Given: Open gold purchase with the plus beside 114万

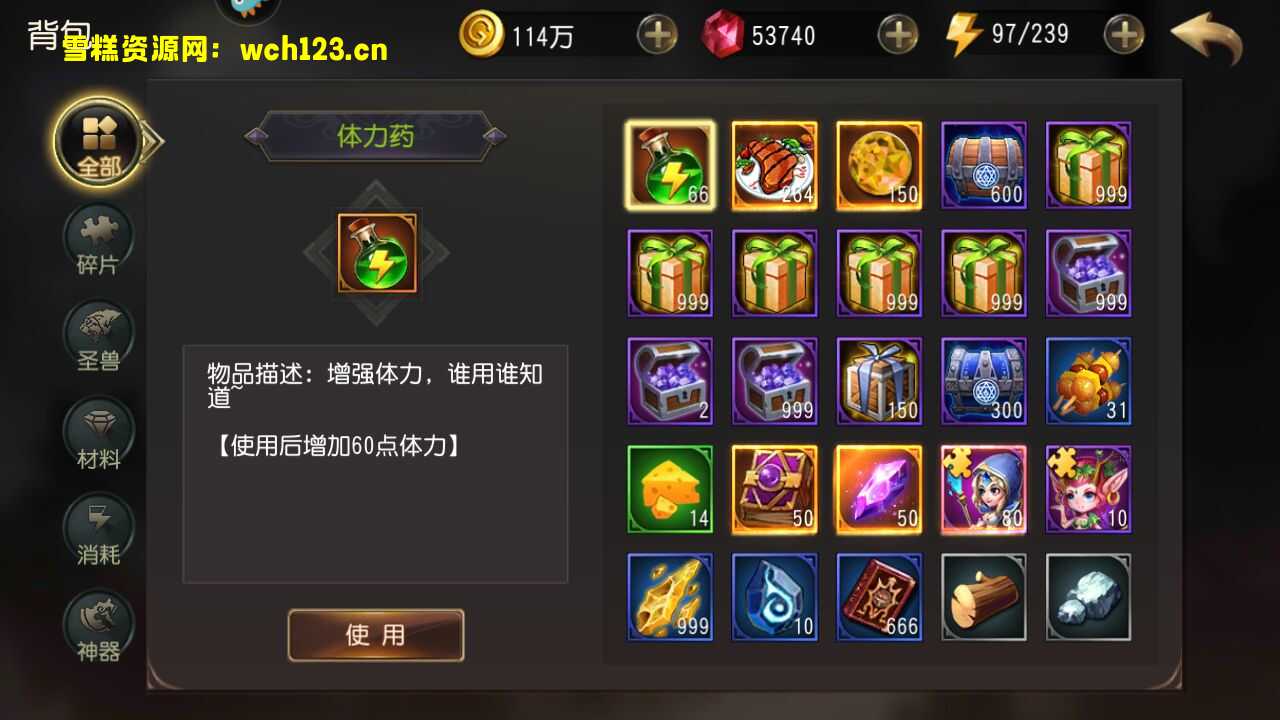Looking at the screenshot, I should [x=659, y=34].
